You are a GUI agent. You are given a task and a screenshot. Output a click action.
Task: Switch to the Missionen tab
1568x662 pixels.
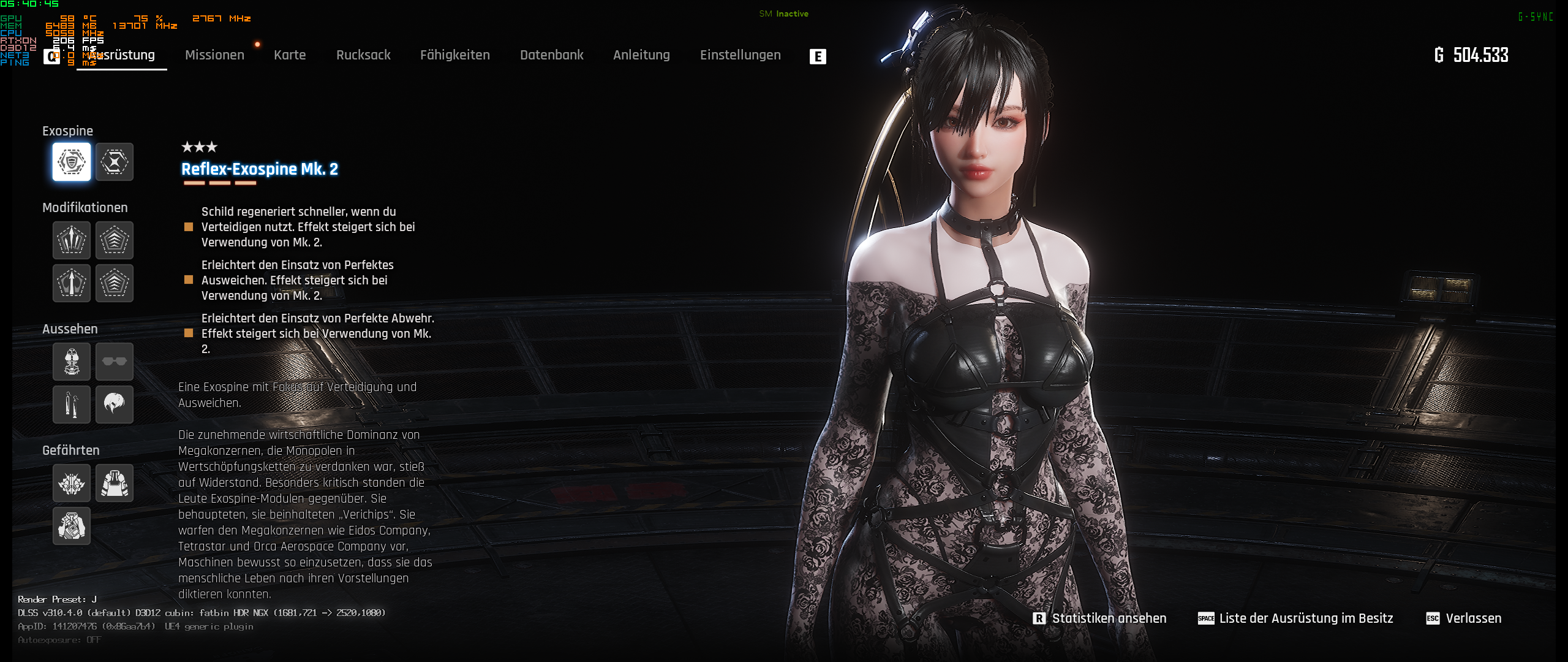[x=214, y=55]
